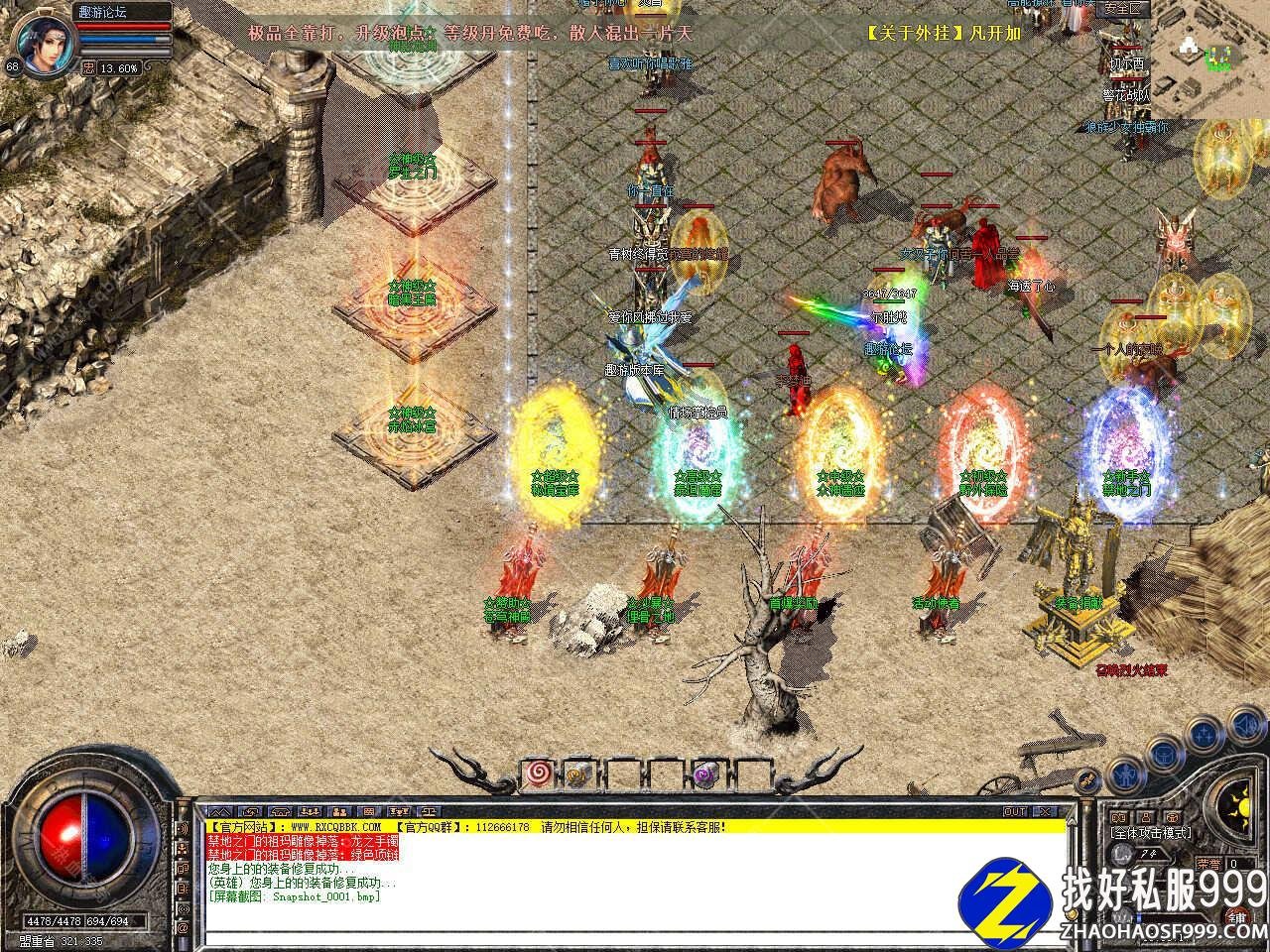Use the red spiral item in the hotbar
This screenshot has height=952, width=1270.
(539, 773)
